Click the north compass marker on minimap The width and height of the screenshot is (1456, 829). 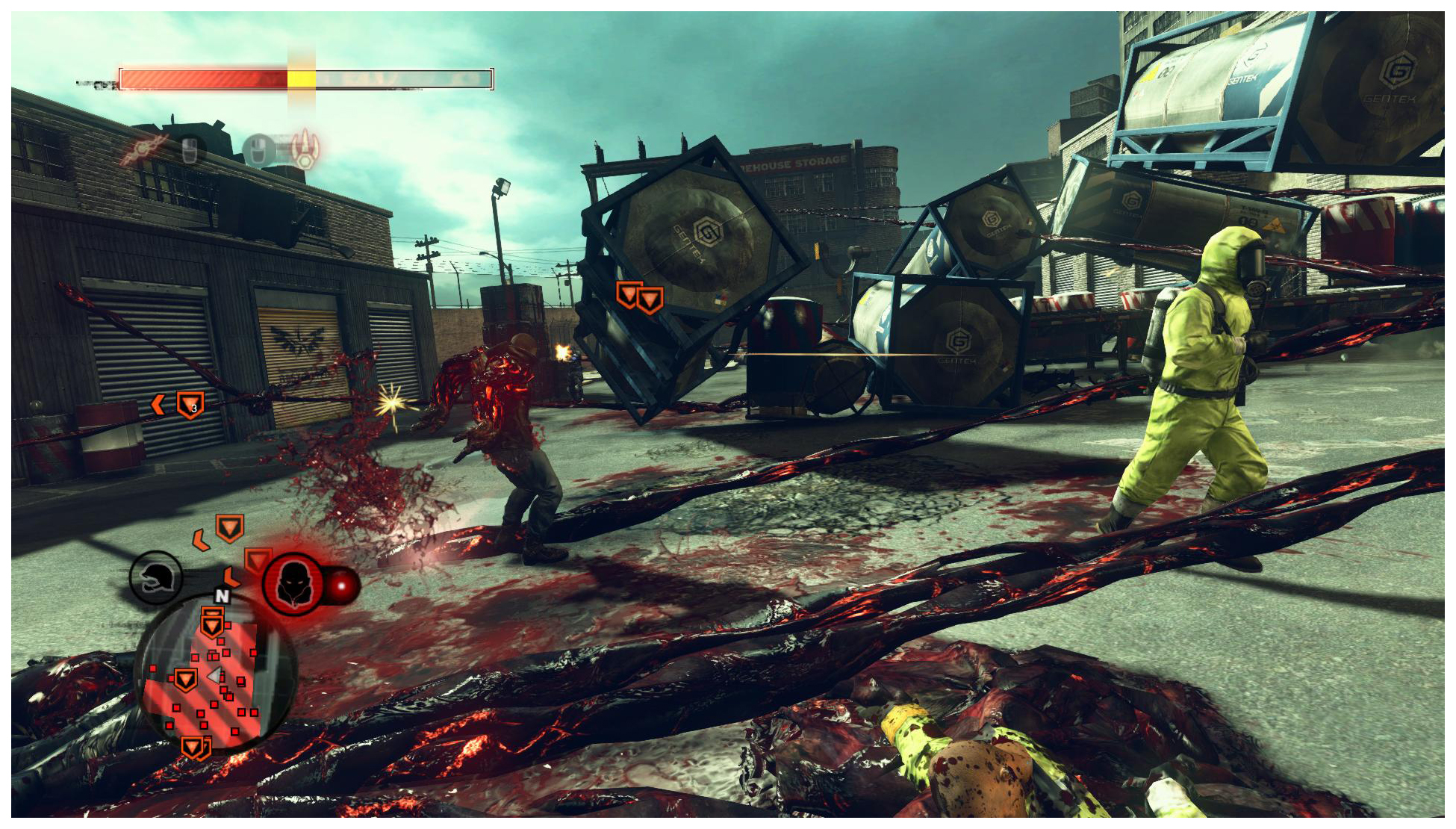click(222, 595)
